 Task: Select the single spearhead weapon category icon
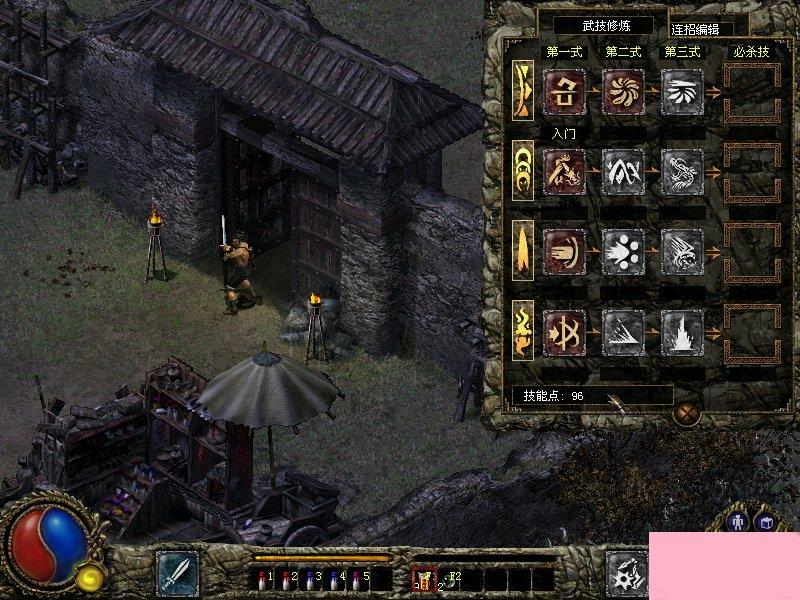(x=523, y=249)
